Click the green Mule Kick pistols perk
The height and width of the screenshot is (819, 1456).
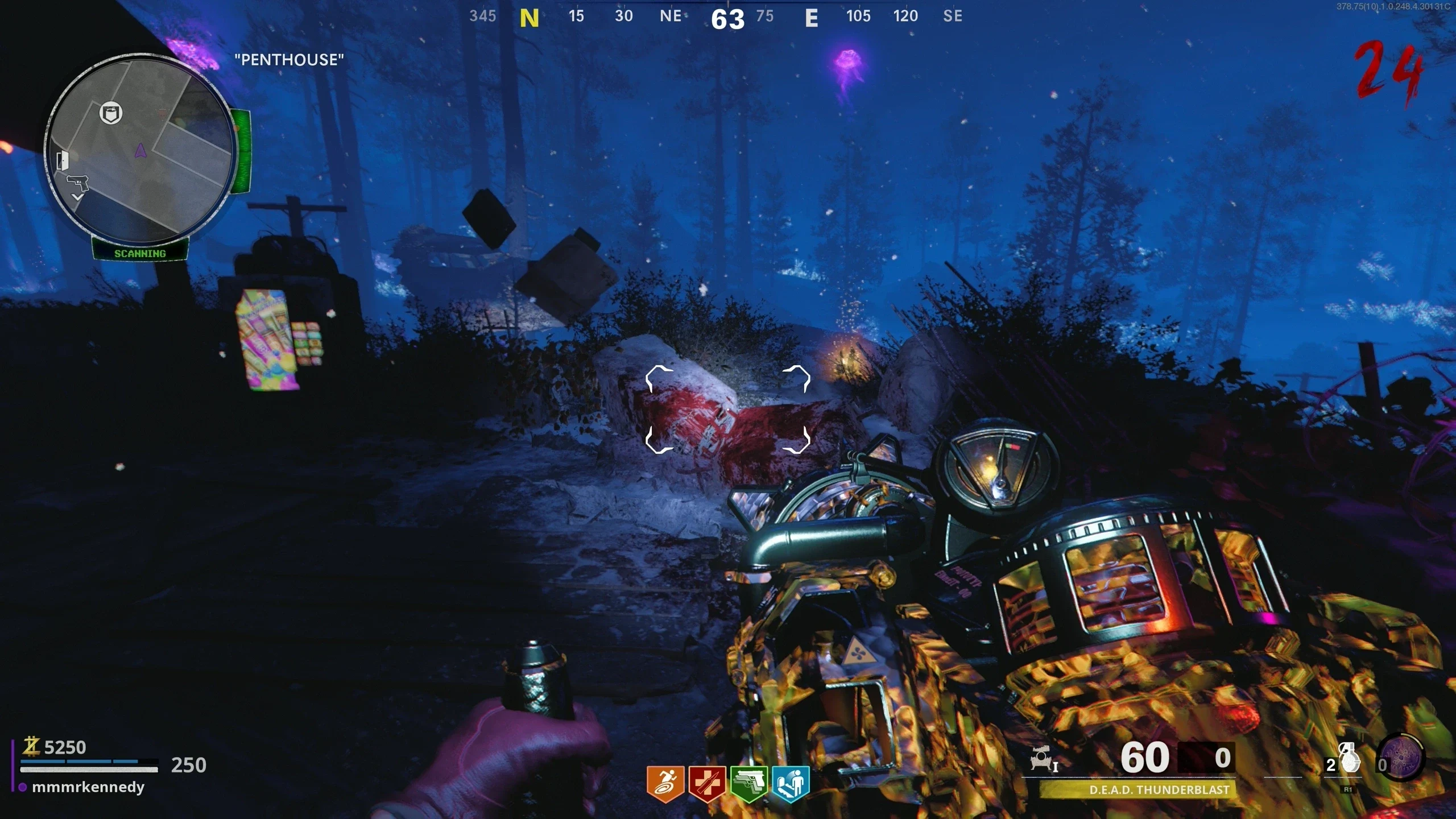pos(748,783)
